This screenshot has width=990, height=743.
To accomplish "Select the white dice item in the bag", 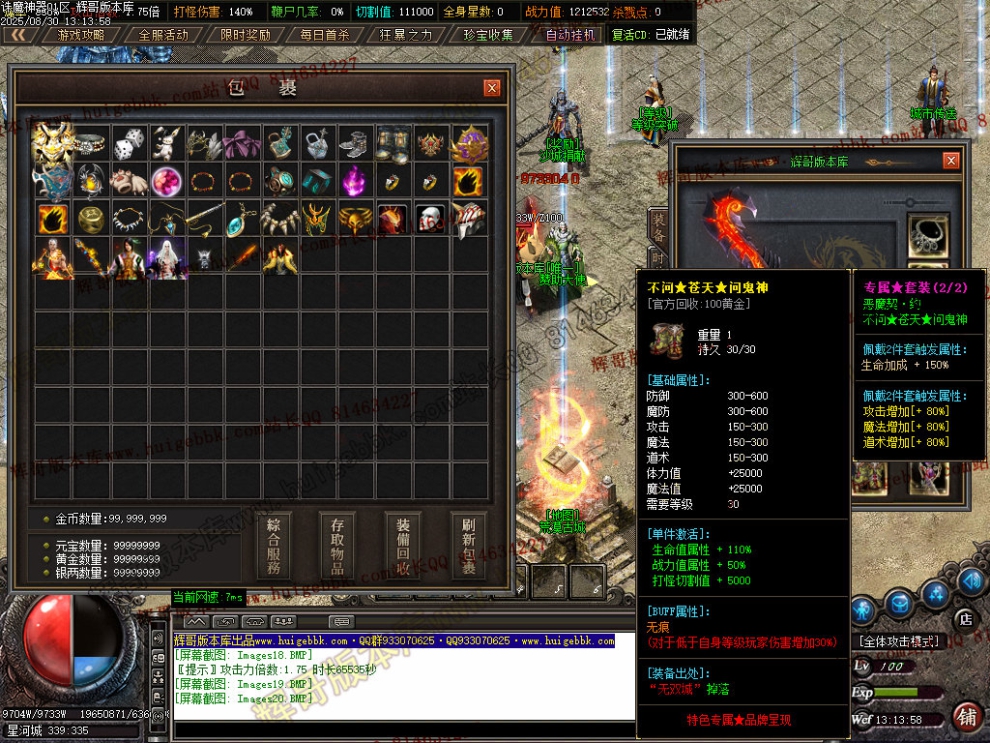I will [x=128, y=144].
